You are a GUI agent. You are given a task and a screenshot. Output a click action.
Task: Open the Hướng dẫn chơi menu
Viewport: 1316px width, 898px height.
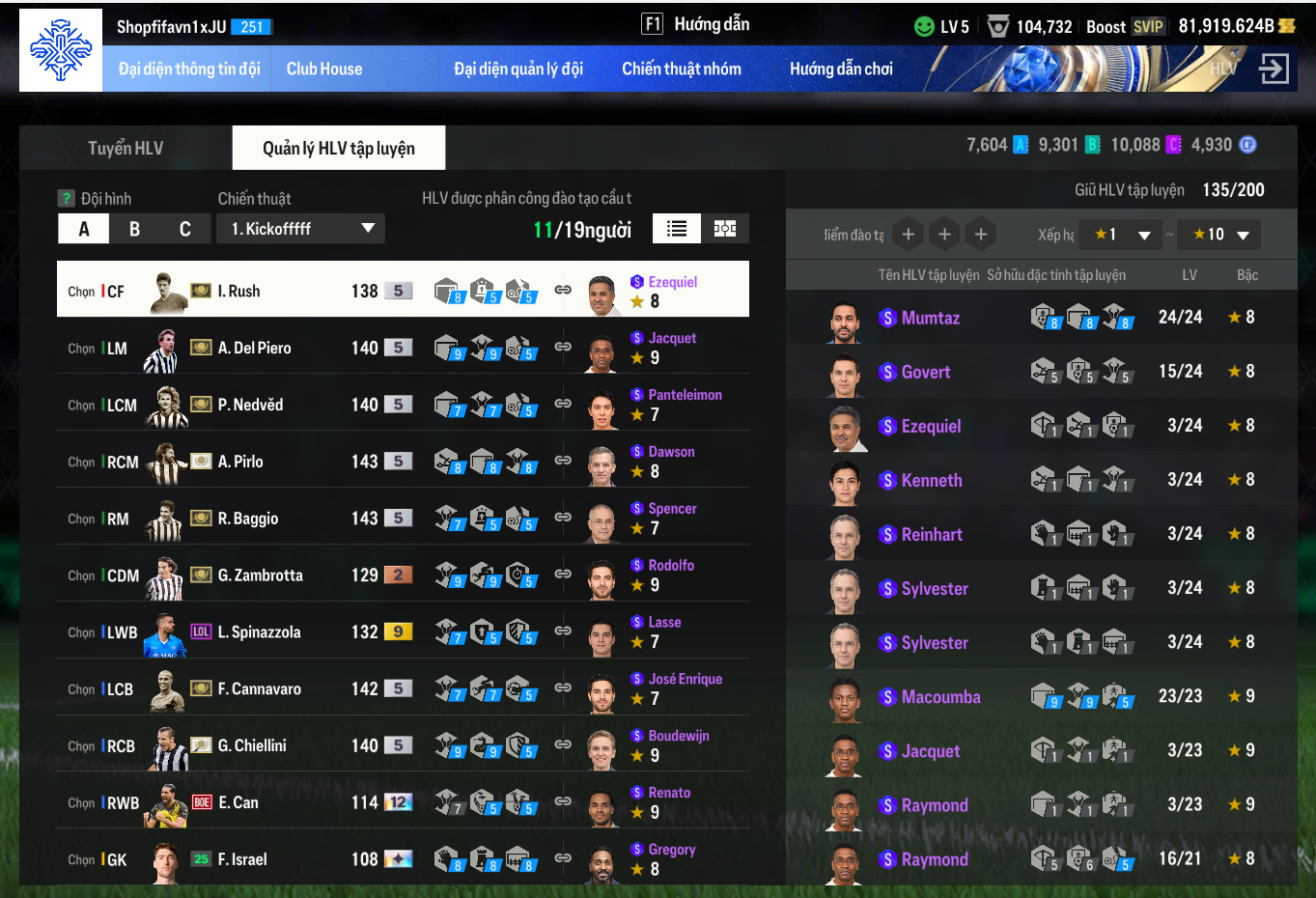pos(841,69)
